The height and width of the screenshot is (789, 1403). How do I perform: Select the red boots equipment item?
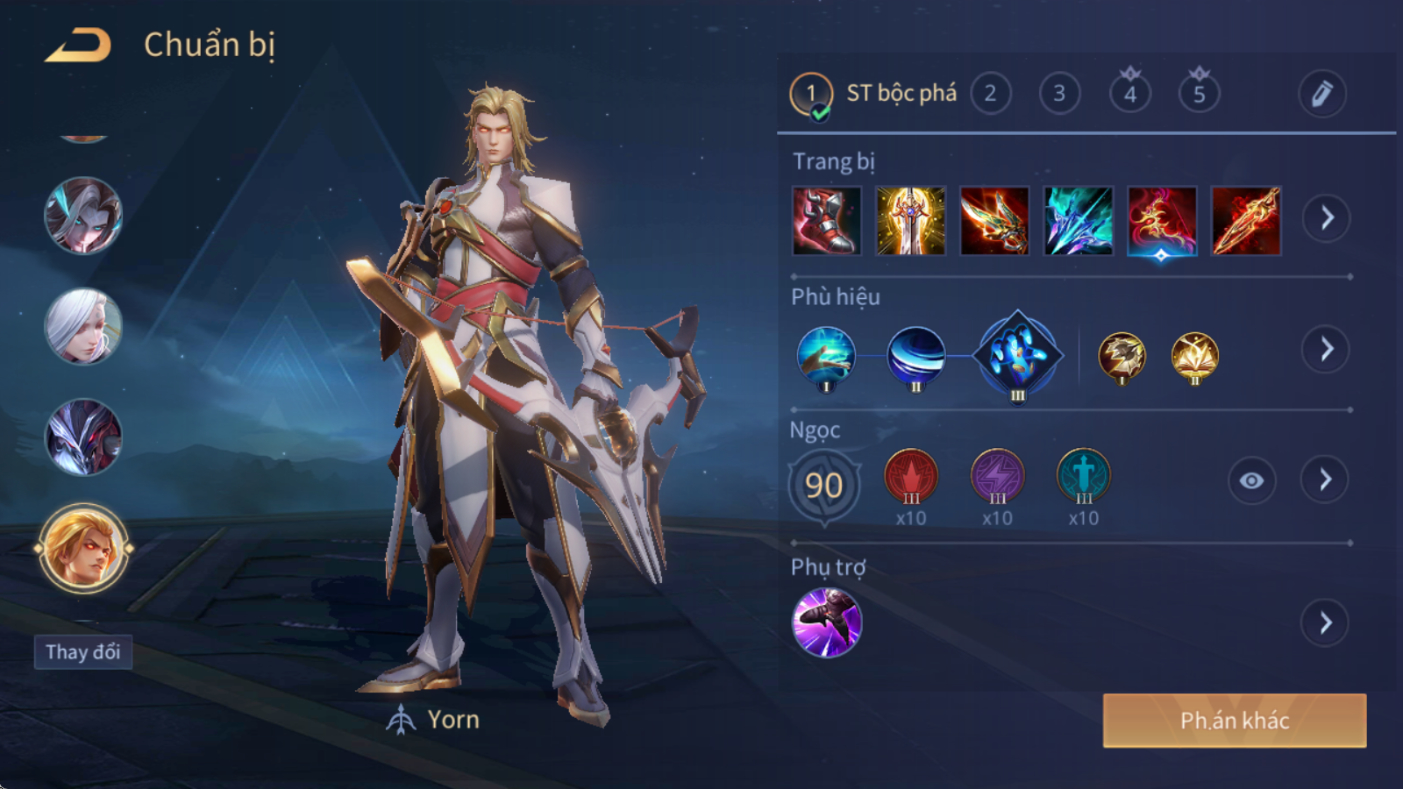[826, 220]
